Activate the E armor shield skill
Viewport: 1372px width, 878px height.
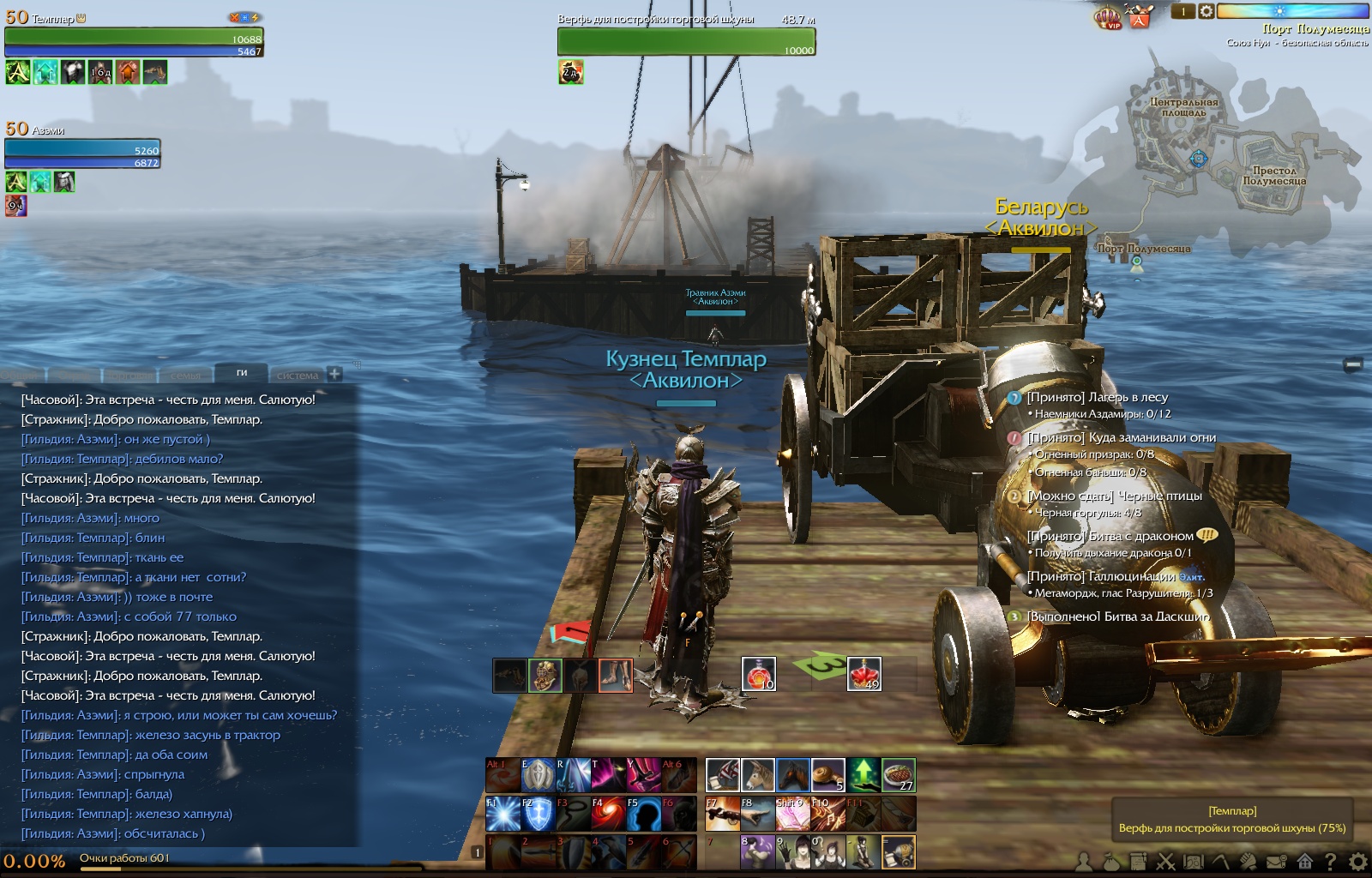click(x=538, y=775)
